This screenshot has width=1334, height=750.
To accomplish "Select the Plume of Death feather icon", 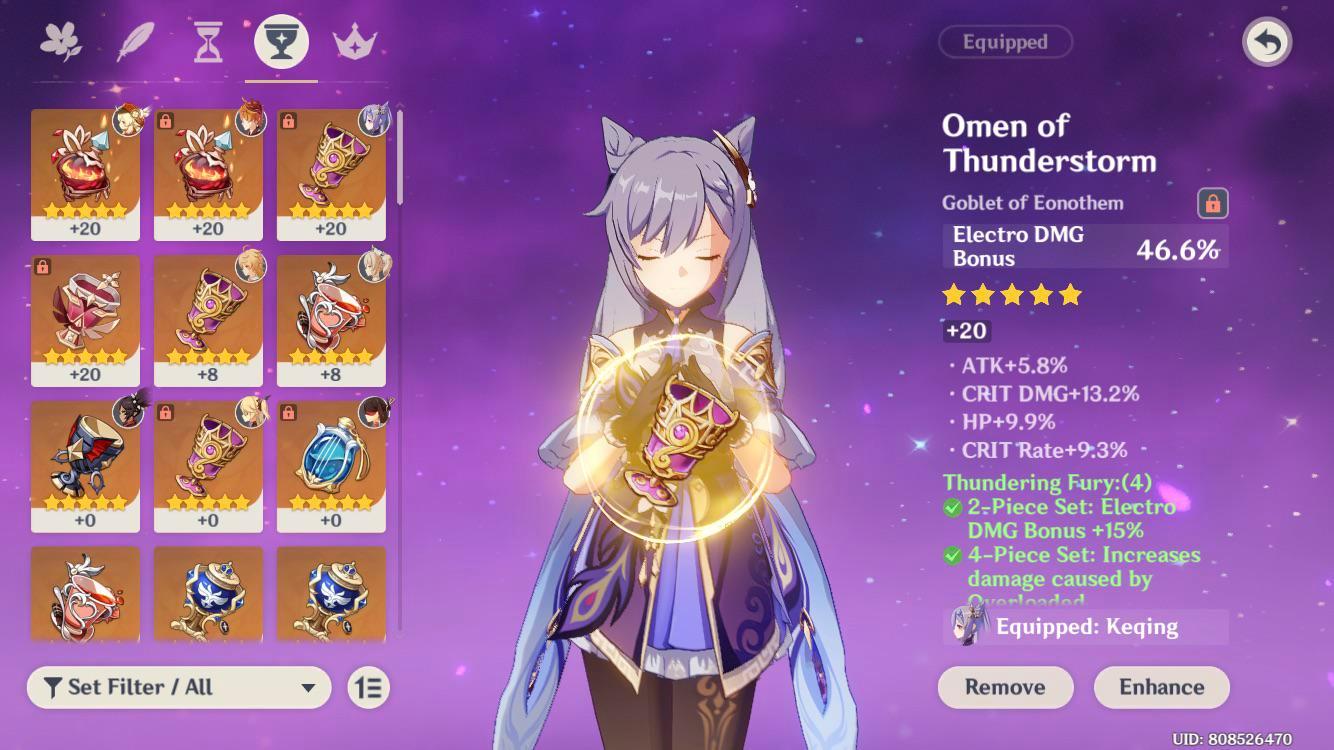I will click(135, 38).
